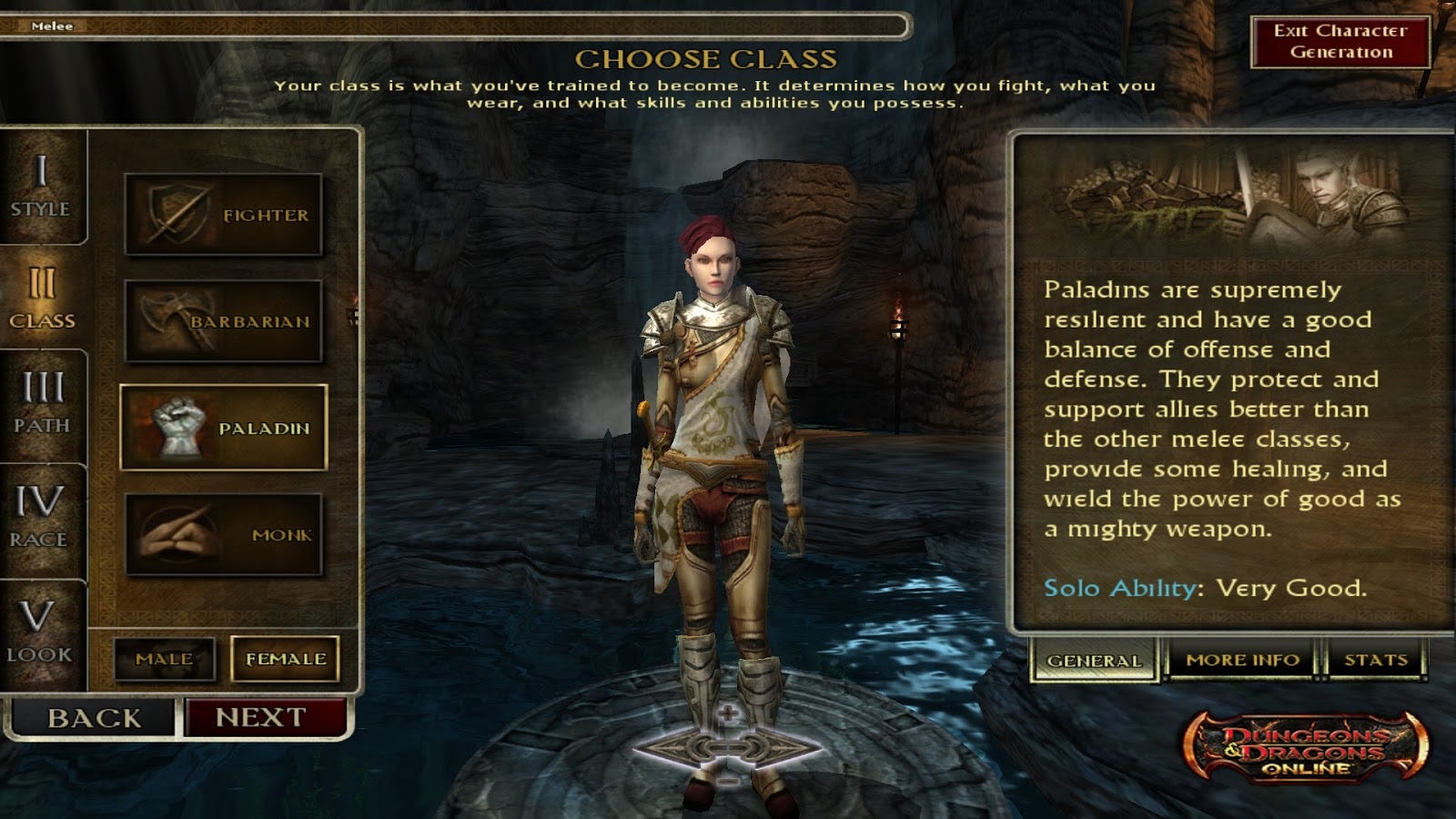Jump to the Path step
Viewport: 1456px width, 819px height.
42,403
